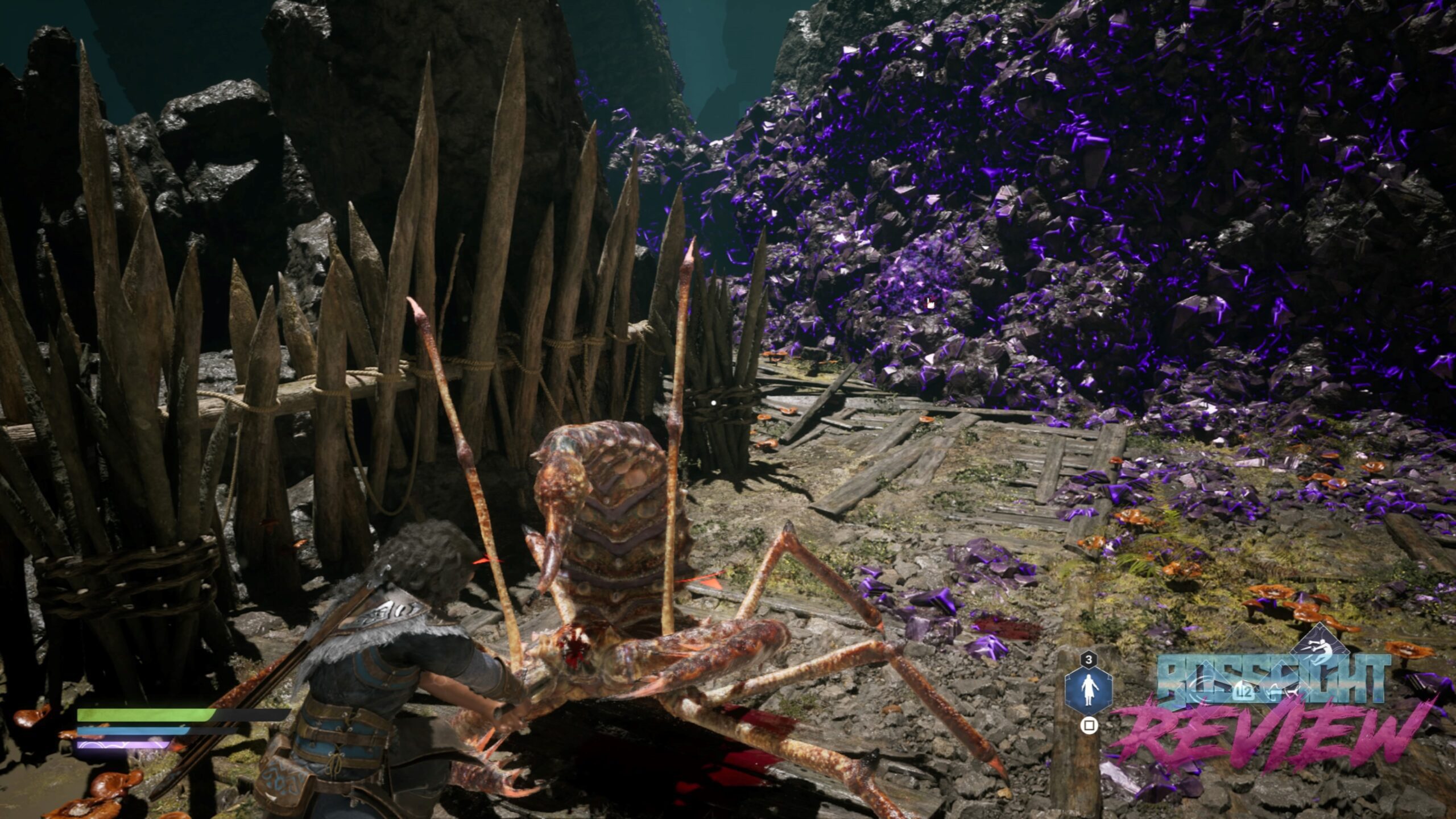Select the blue hexagon healing figure icon
Screen dimensions: 1456x819
coord(1088,694)
